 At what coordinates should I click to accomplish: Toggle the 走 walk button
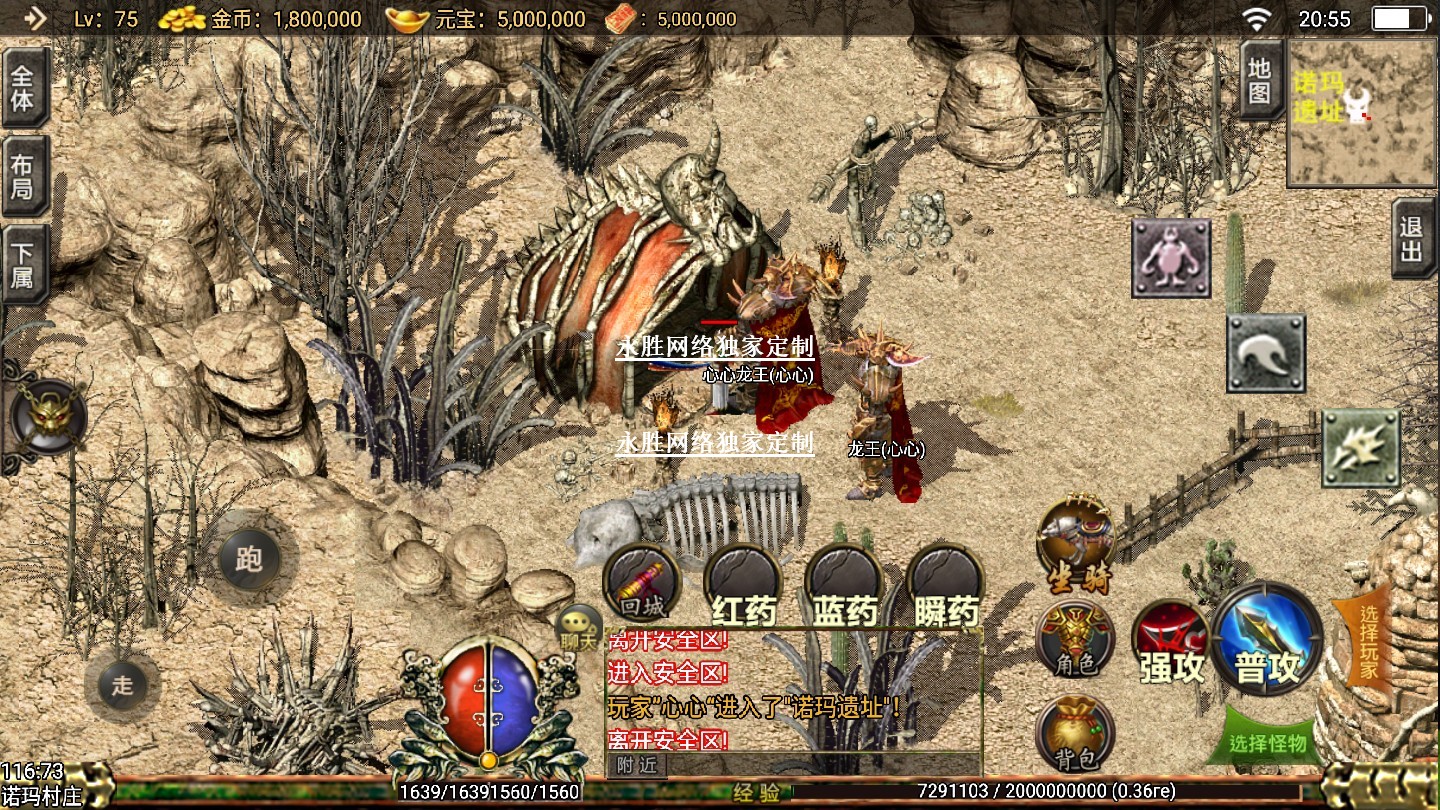click(122, 686)
